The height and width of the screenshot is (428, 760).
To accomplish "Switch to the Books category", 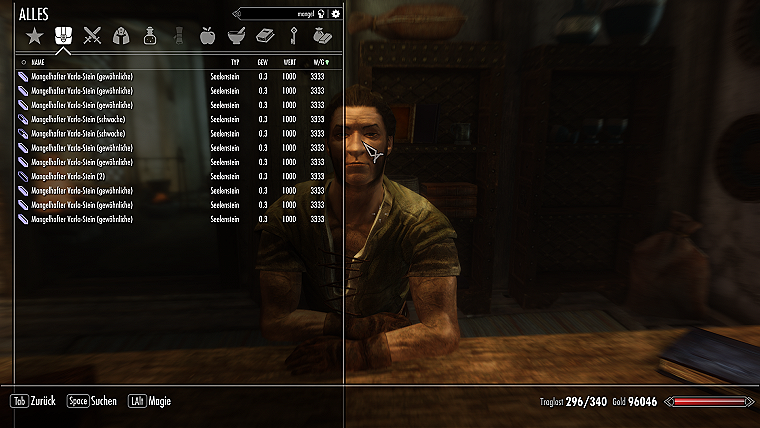I will 265,37.
